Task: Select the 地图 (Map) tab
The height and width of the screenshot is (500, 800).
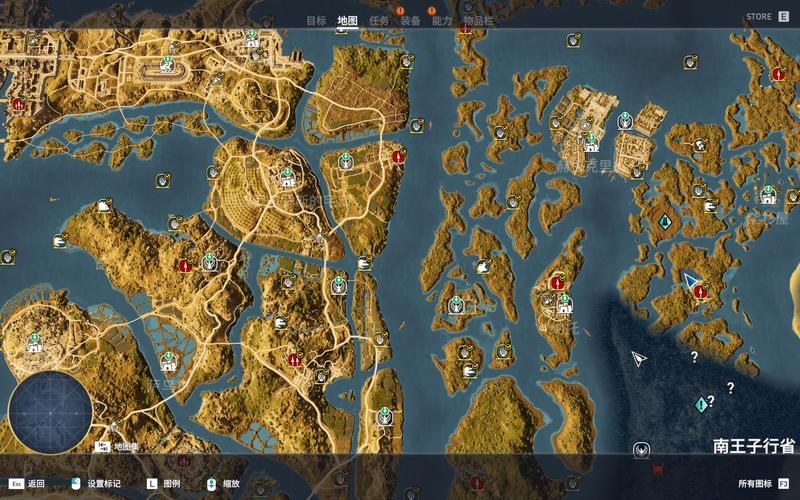Action: point(347,20)
